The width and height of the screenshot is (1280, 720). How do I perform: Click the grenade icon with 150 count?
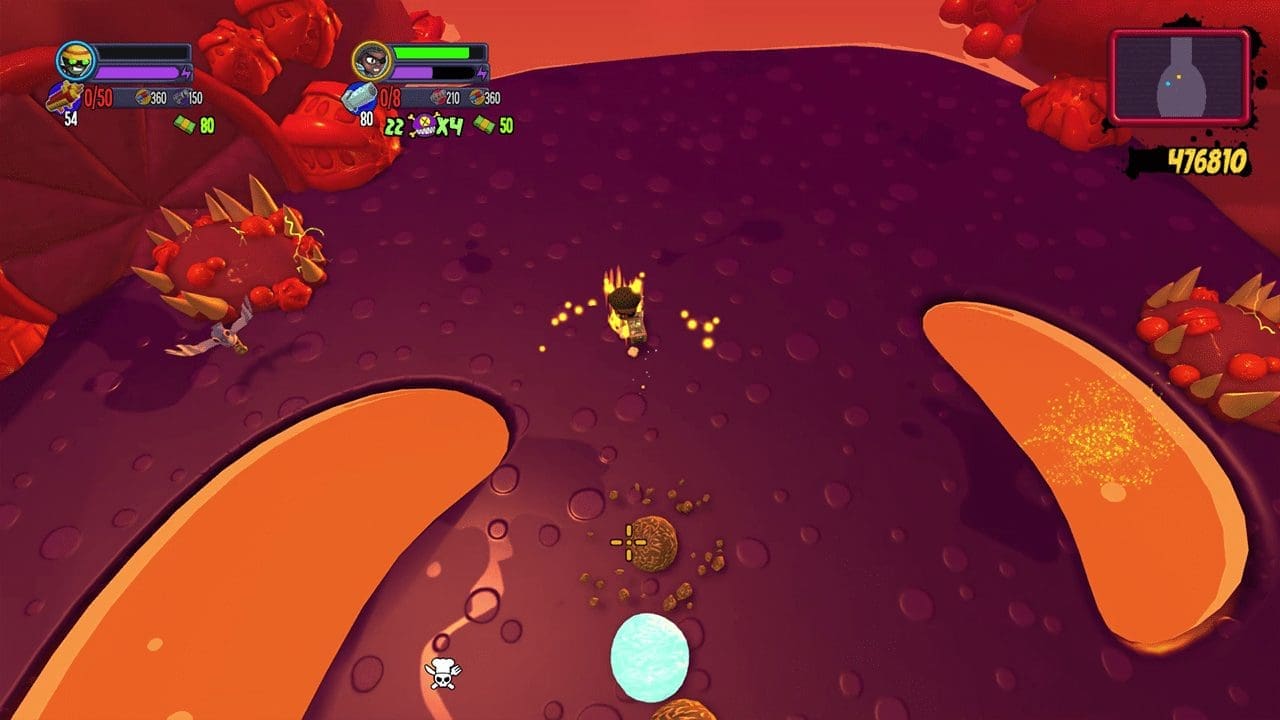(182, 97)
